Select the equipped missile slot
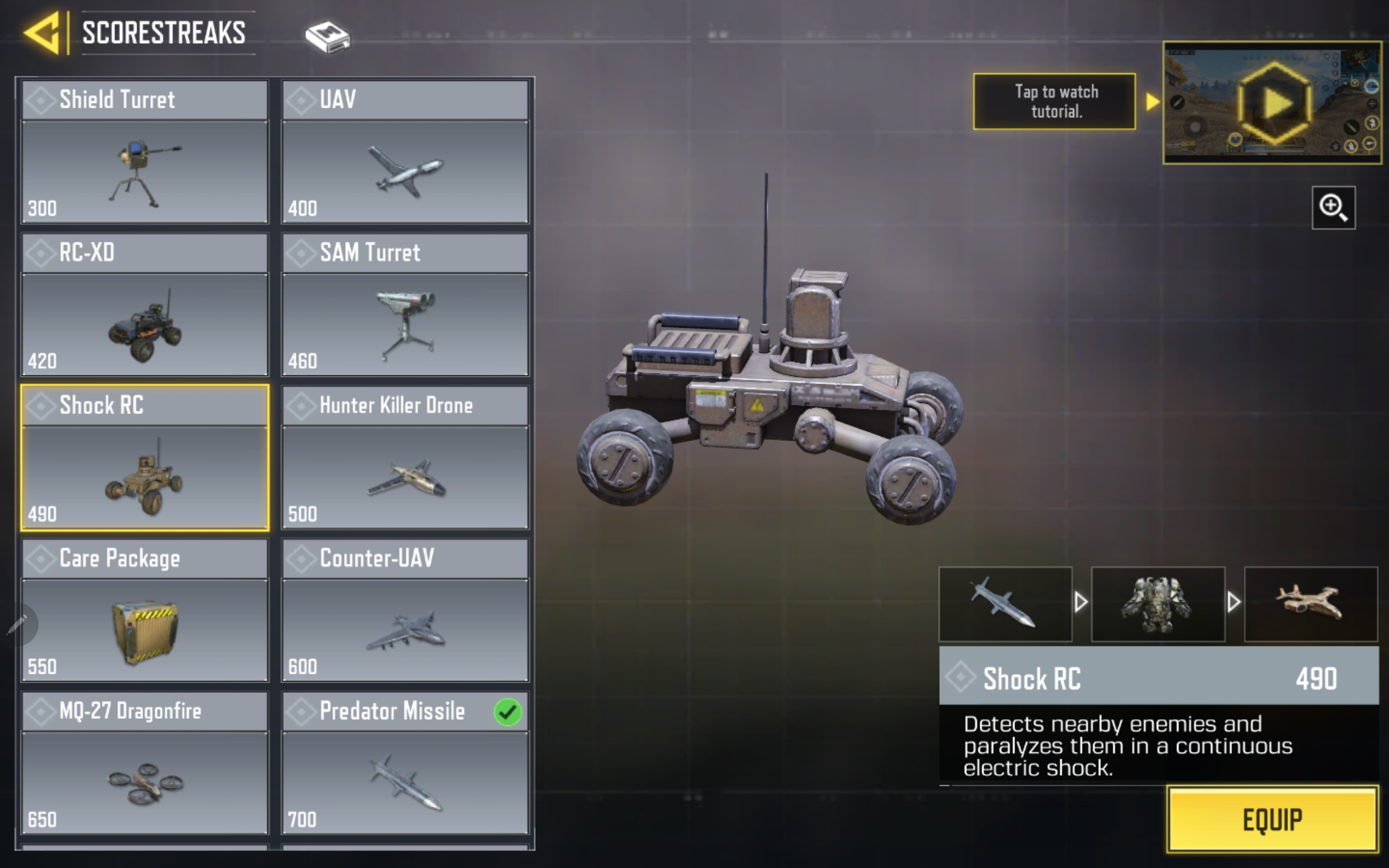The width and height of the screenshot is (1389, 868). click(1005, 604)
